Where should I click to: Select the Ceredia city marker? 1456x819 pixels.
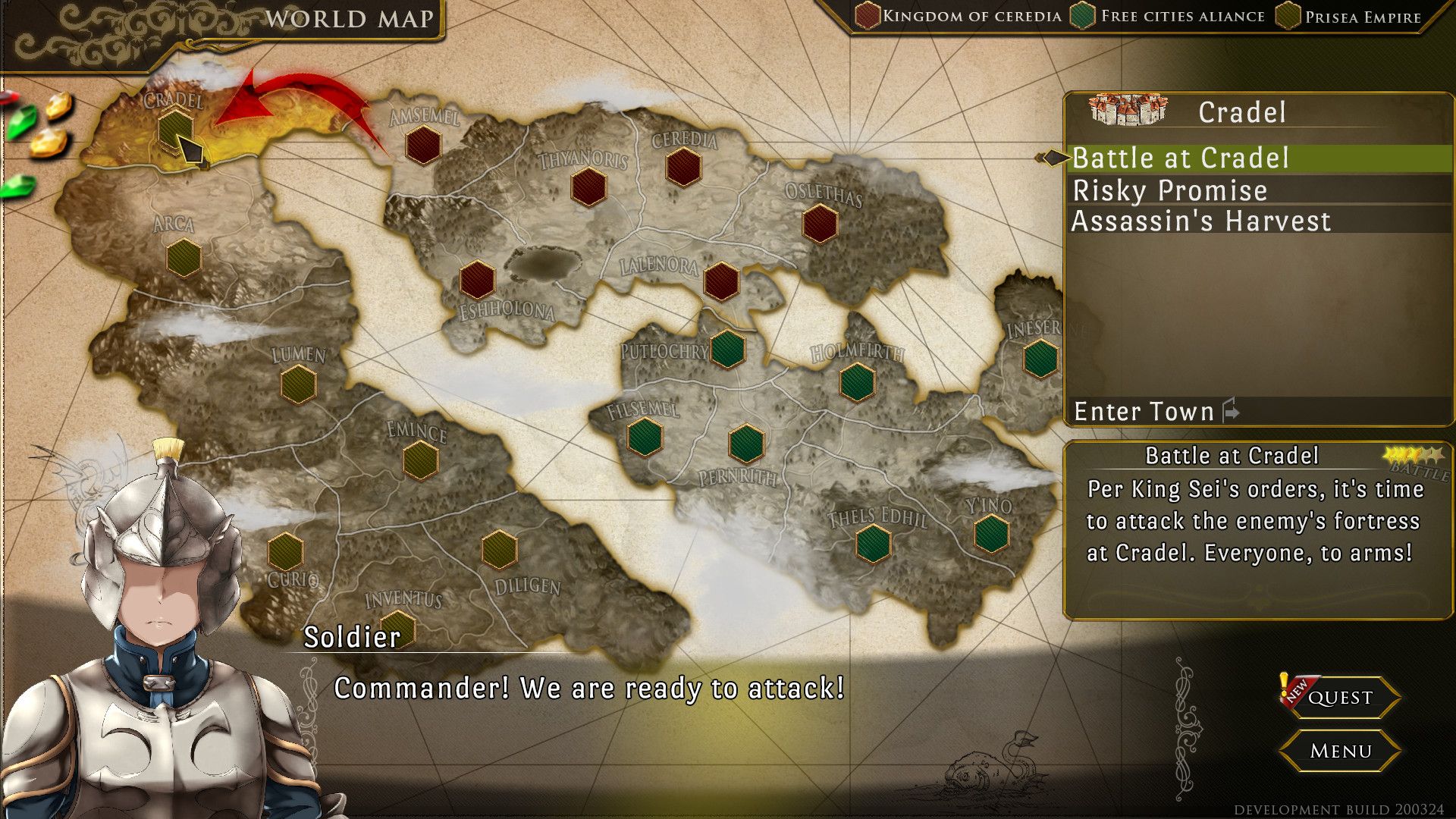(x=683, y=167)
